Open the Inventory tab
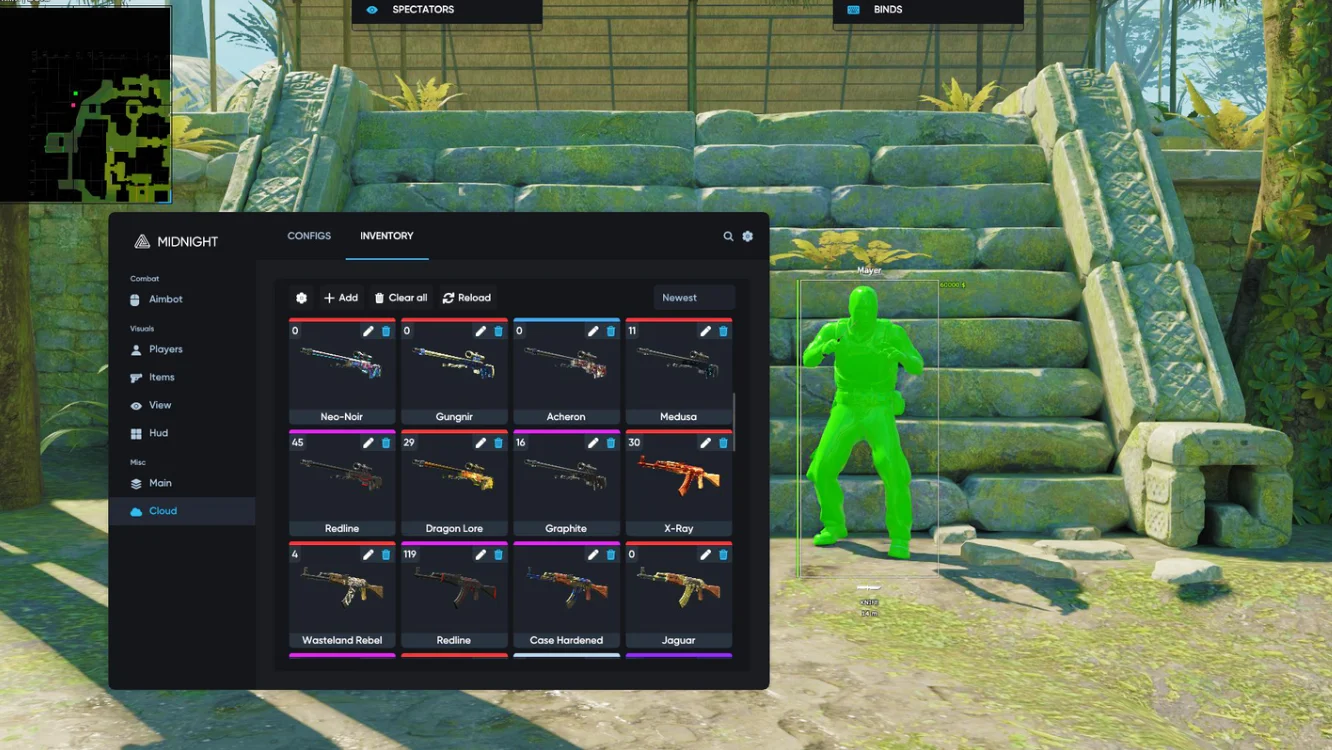 [386, 236]
